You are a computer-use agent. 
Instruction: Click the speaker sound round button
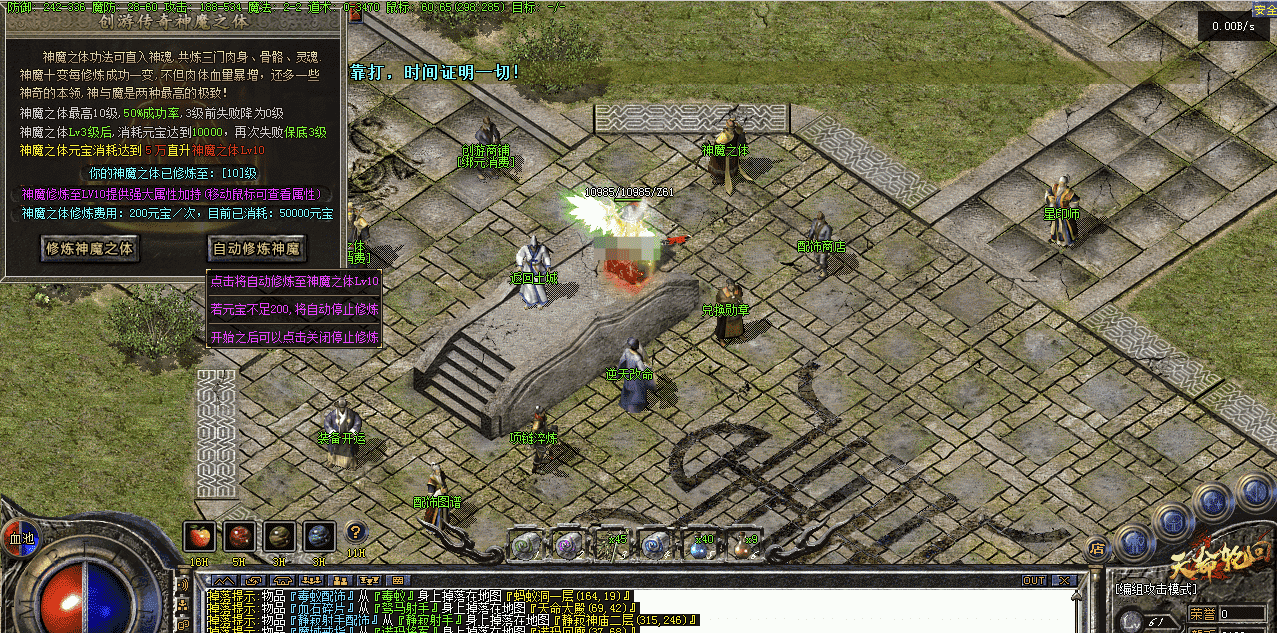tap(1253, 492)
